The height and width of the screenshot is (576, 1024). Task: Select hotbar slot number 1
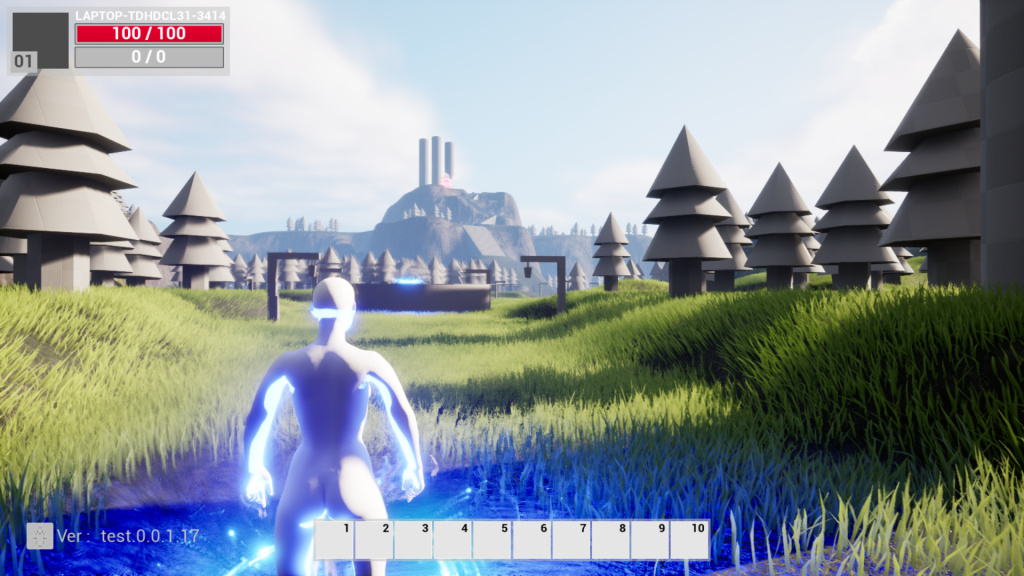(334, 540)
